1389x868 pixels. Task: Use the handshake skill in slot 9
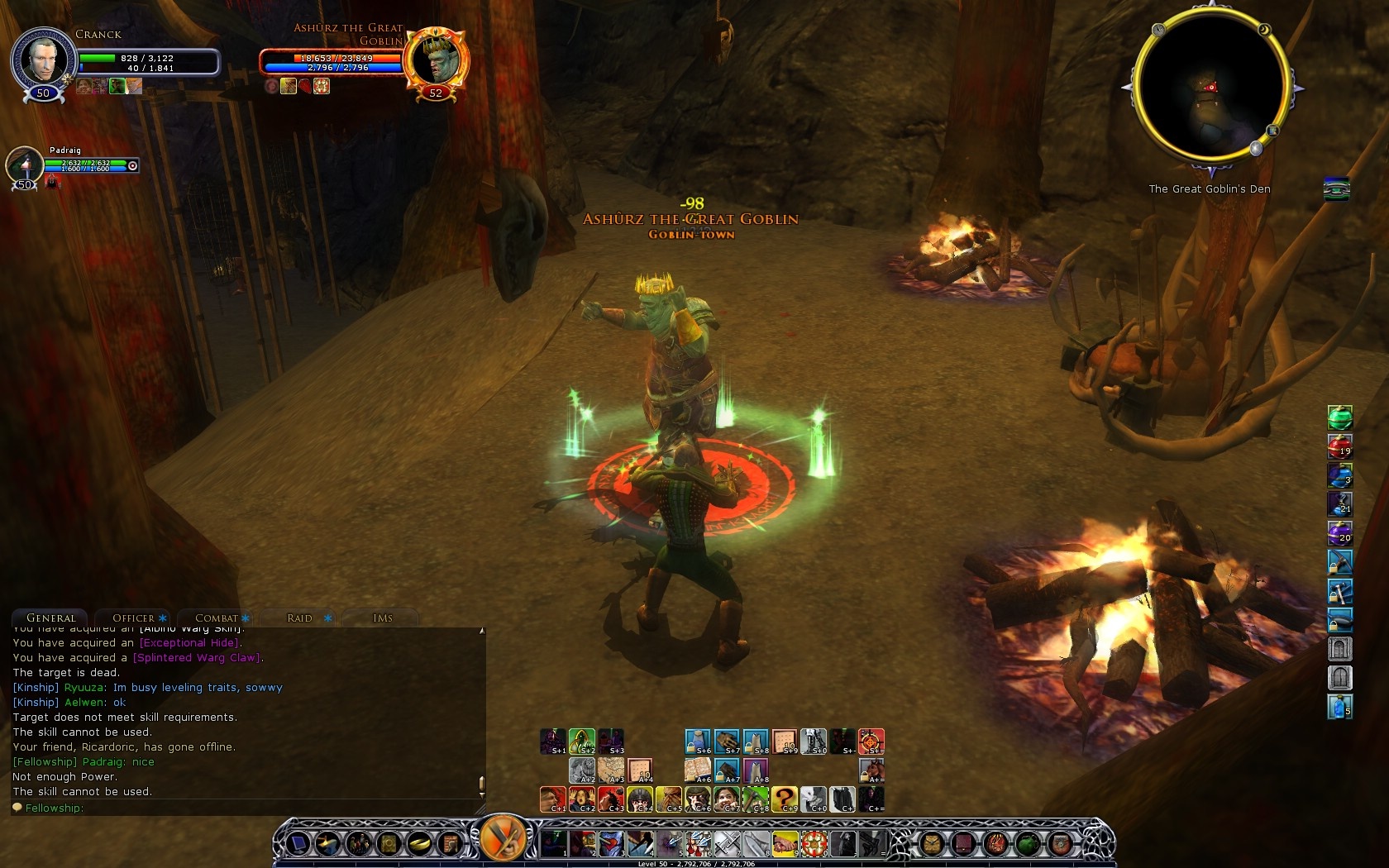coord(784,844)
